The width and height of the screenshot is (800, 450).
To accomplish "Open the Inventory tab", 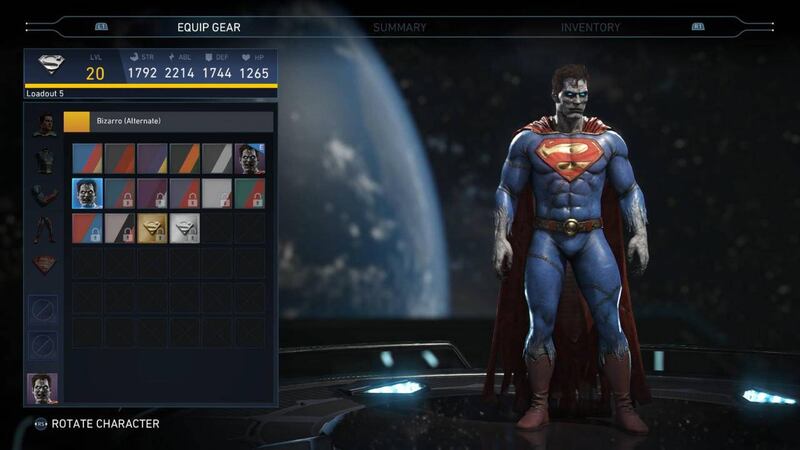I will pyautogui.click(x=590, y=27).
